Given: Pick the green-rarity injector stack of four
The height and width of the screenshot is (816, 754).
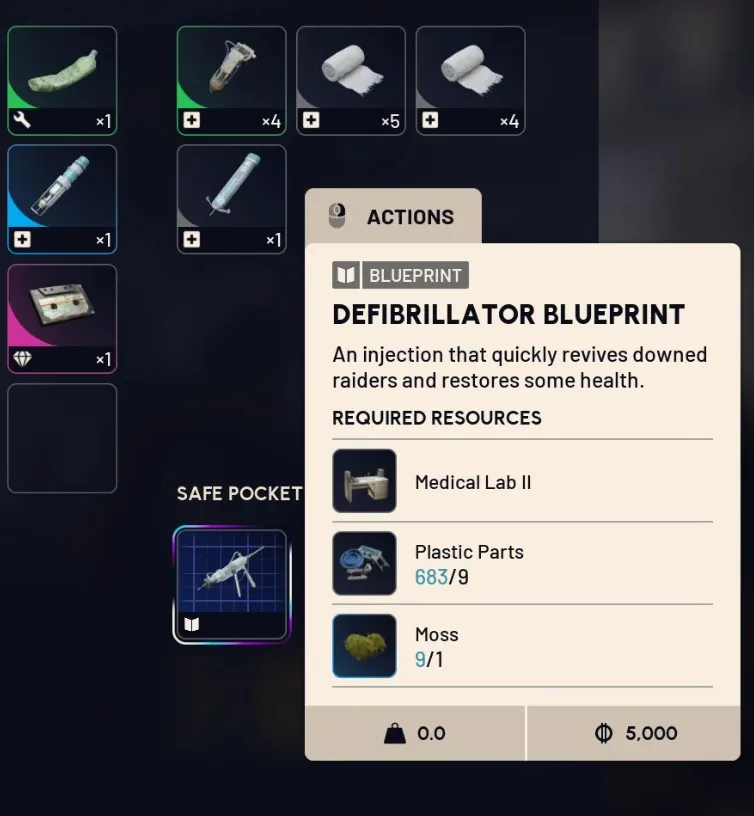Looking at the screenshot, I should pos(231,80).
